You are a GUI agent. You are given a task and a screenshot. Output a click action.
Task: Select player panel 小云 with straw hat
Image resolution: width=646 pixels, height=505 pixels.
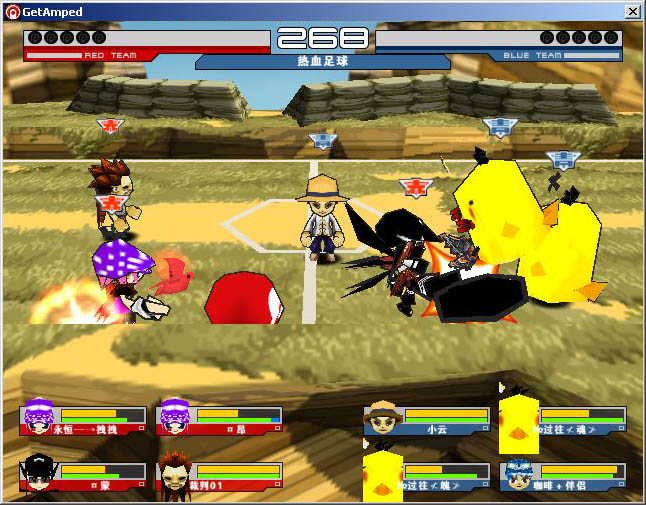pos(426,419)
